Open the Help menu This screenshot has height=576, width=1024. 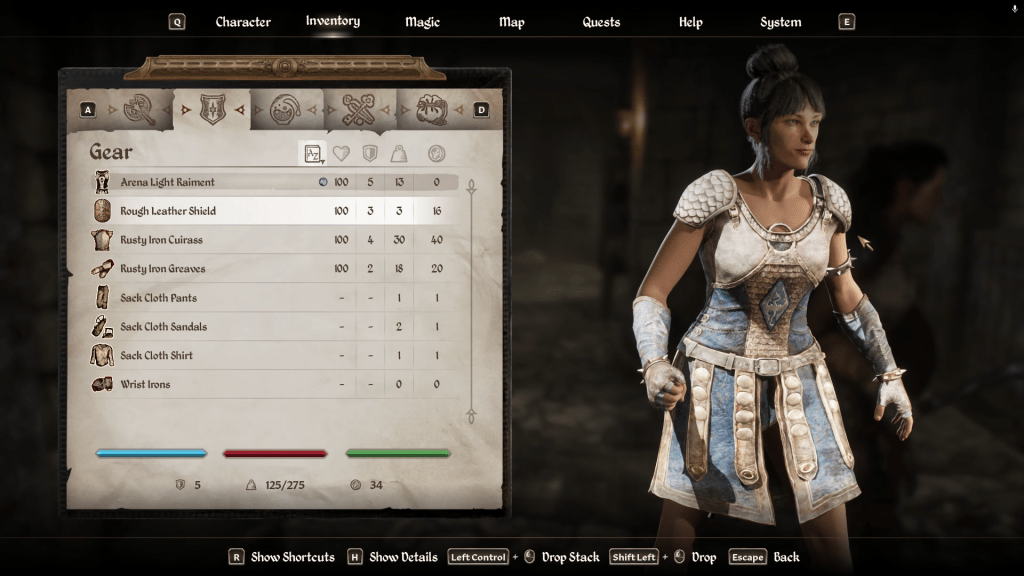691,22
